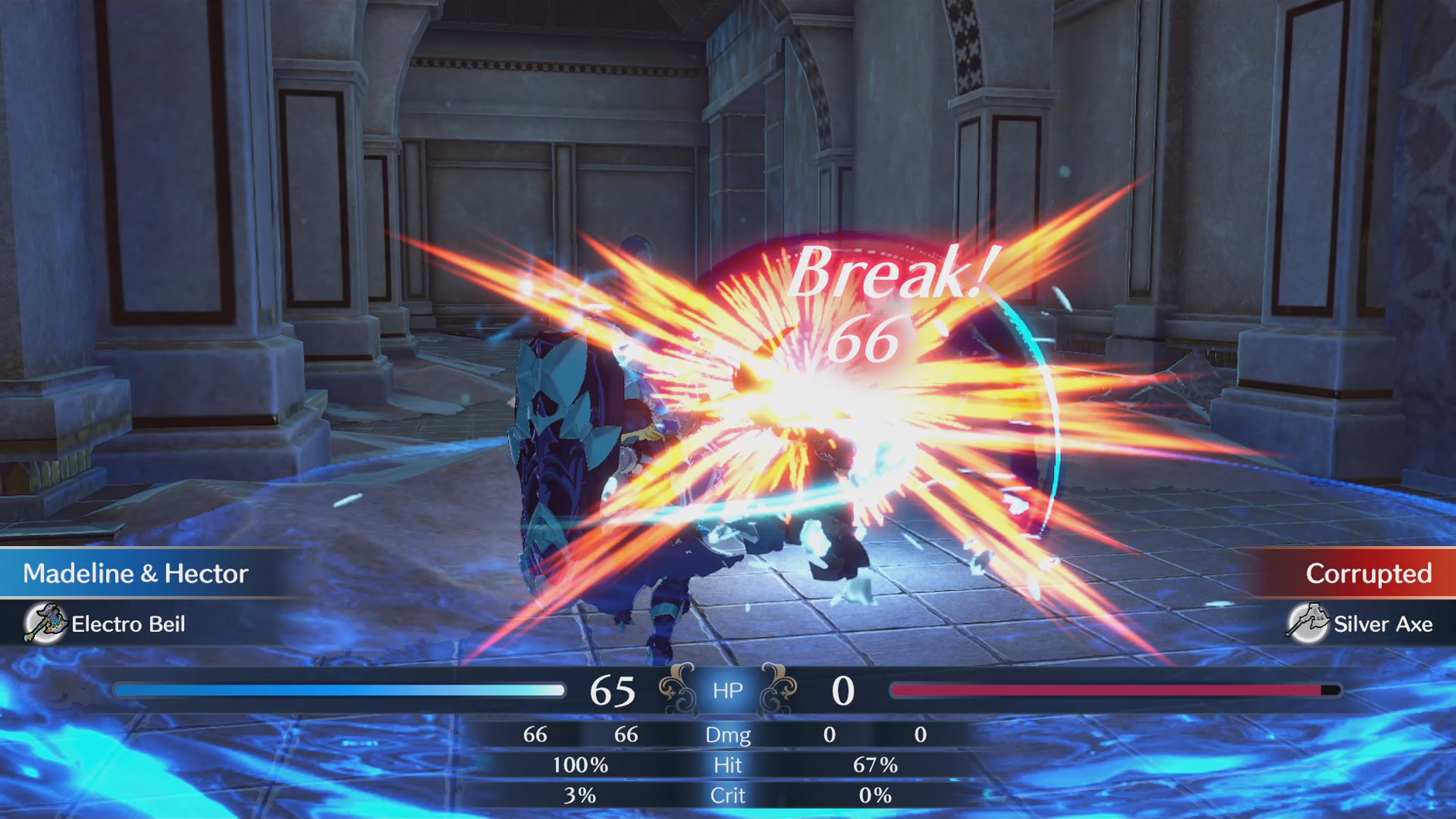Select the Crit row showing 3% versus 0%
The height and width of the screenshot is (819, 1456).
(x=727, y=795)
